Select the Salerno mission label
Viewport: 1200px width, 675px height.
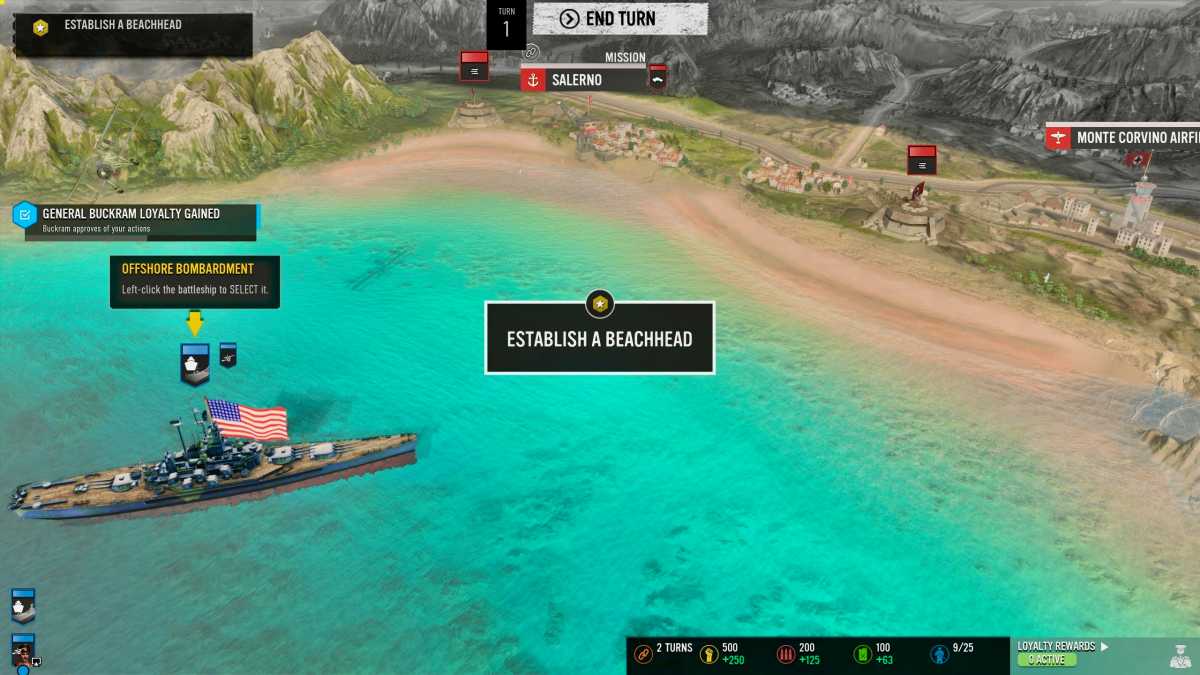tap(586, 80)
